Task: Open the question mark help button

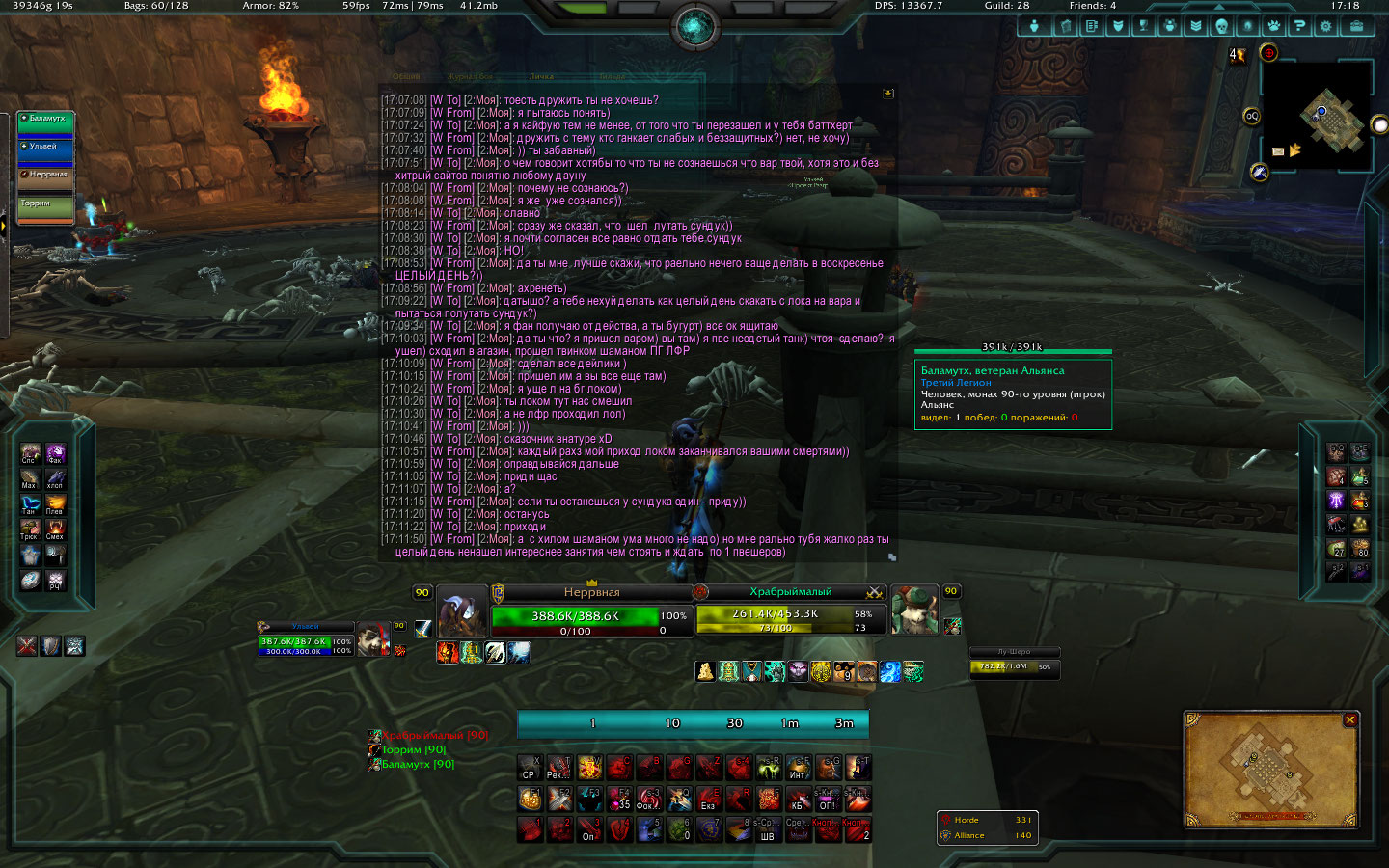Action: pyautogui.click(x=1299, y=26)
